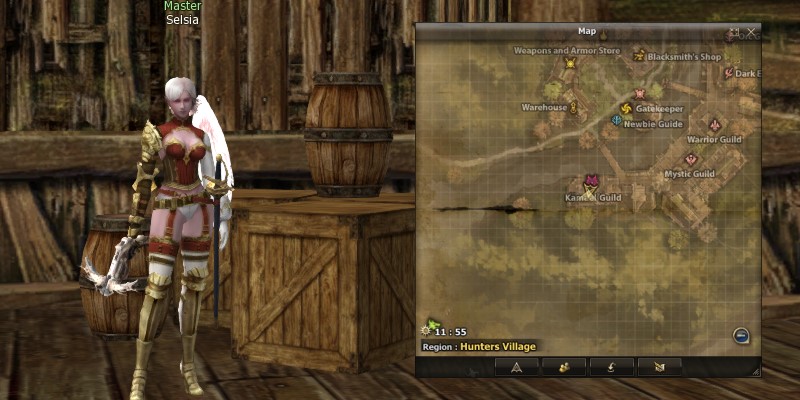
Task: Click the blue round minus button on map
Action: point(741,336)
